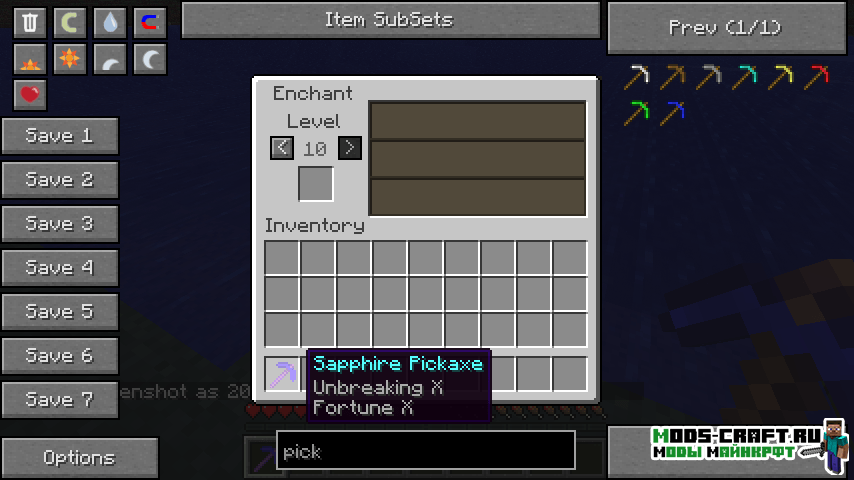
Task: Select the Save 7 slot
Action: [x=60, y=400]
